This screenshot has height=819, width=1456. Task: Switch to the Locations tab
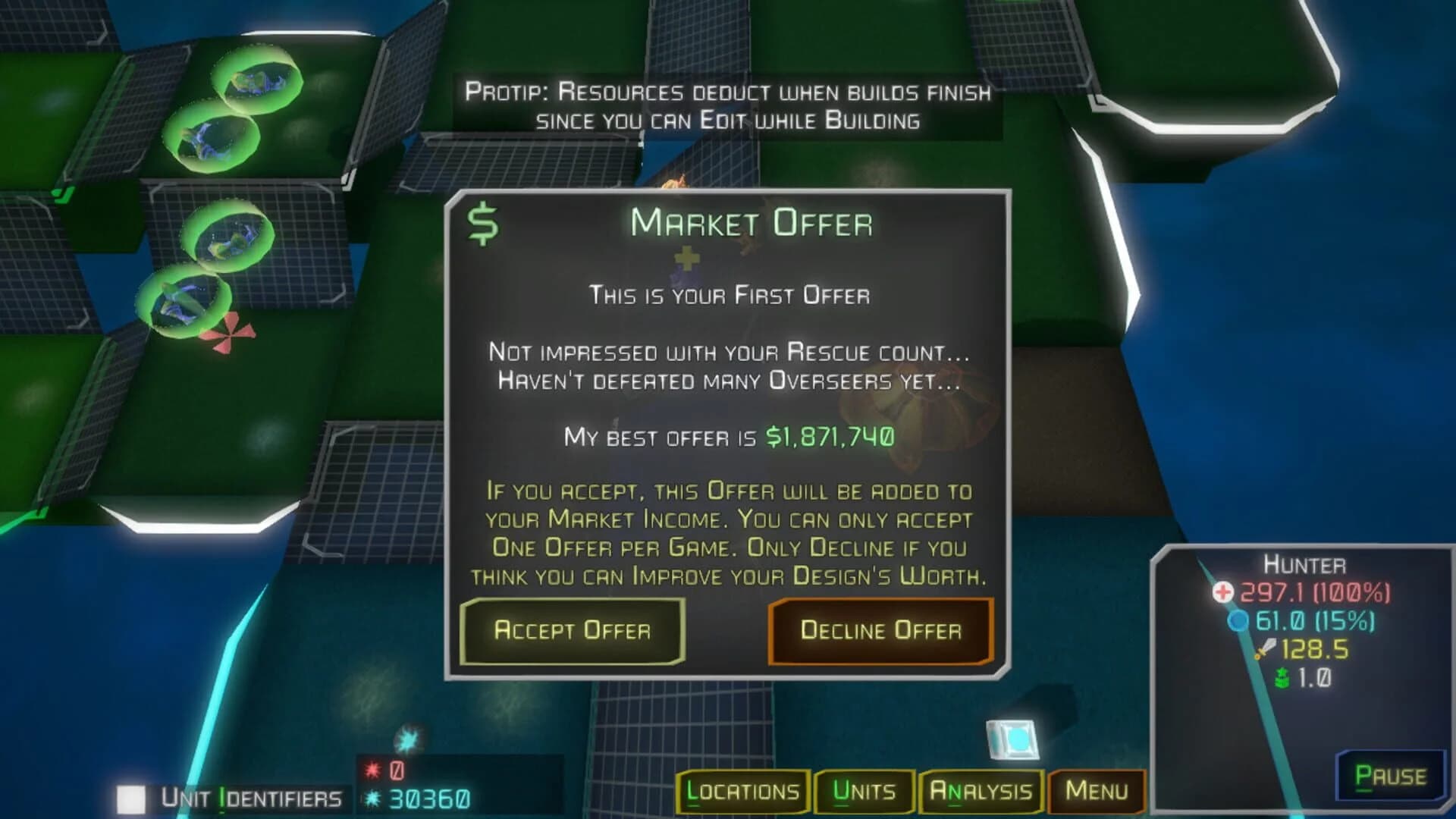pos(742,791)
